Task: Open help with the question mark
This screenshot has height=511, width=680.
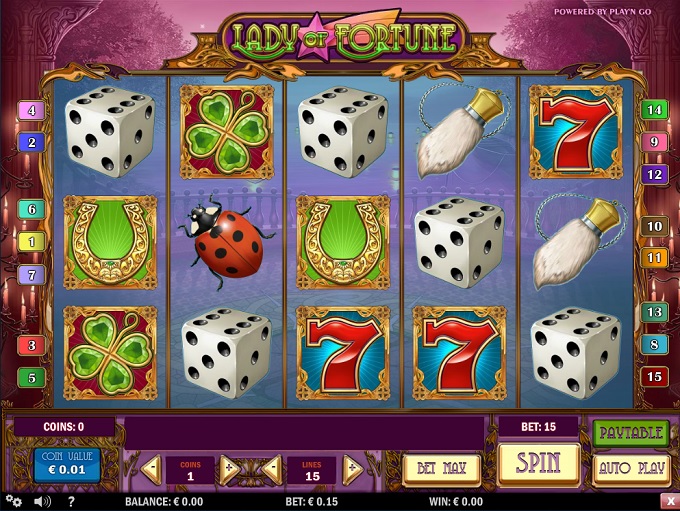Action: tap(71, 501)
